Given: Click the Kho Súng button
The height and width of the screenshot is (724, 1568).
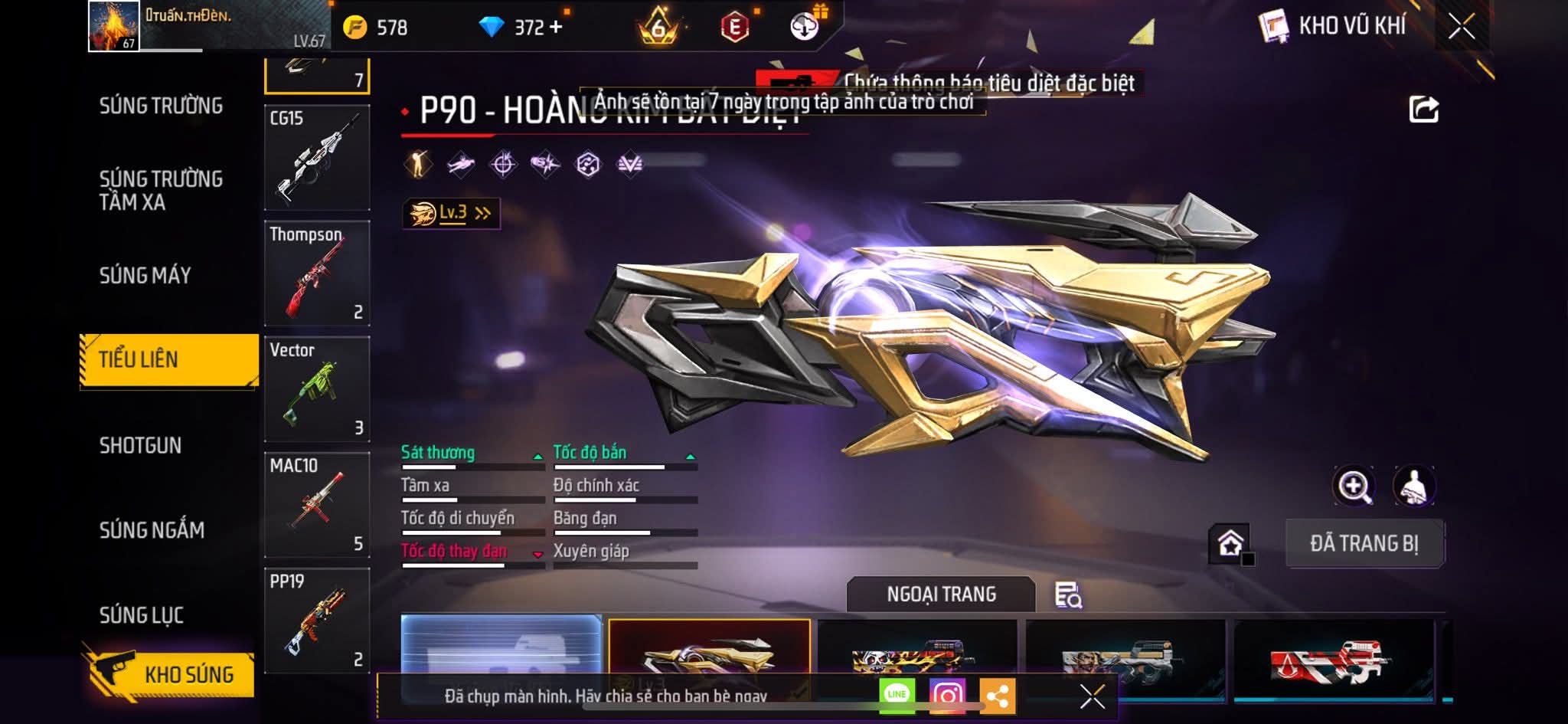Looking at the screenshot, I should point(170,674).
